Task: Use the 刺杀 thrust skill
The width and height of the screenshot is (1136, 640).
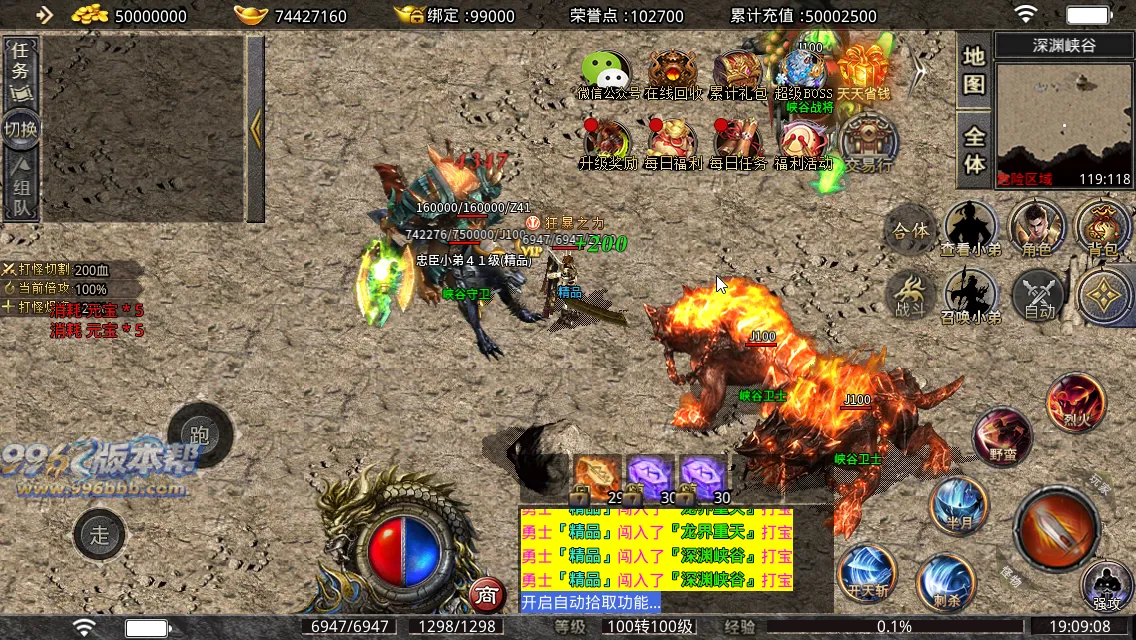Action: (x=945, y=582)
